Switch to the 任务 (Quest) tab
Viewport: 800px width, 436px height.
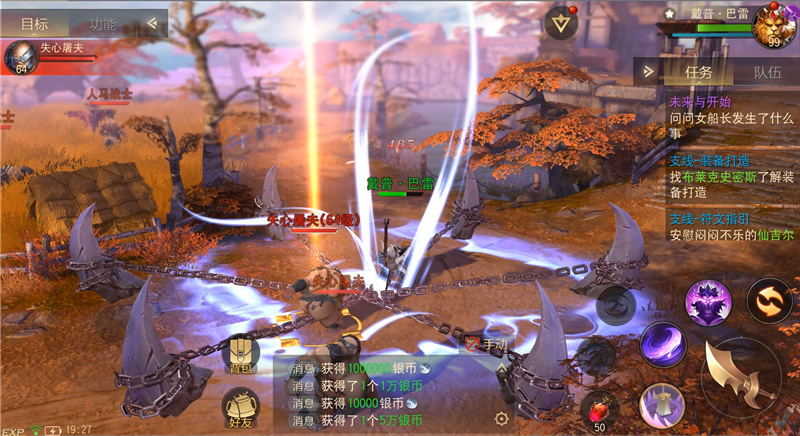tap(698, 72)
